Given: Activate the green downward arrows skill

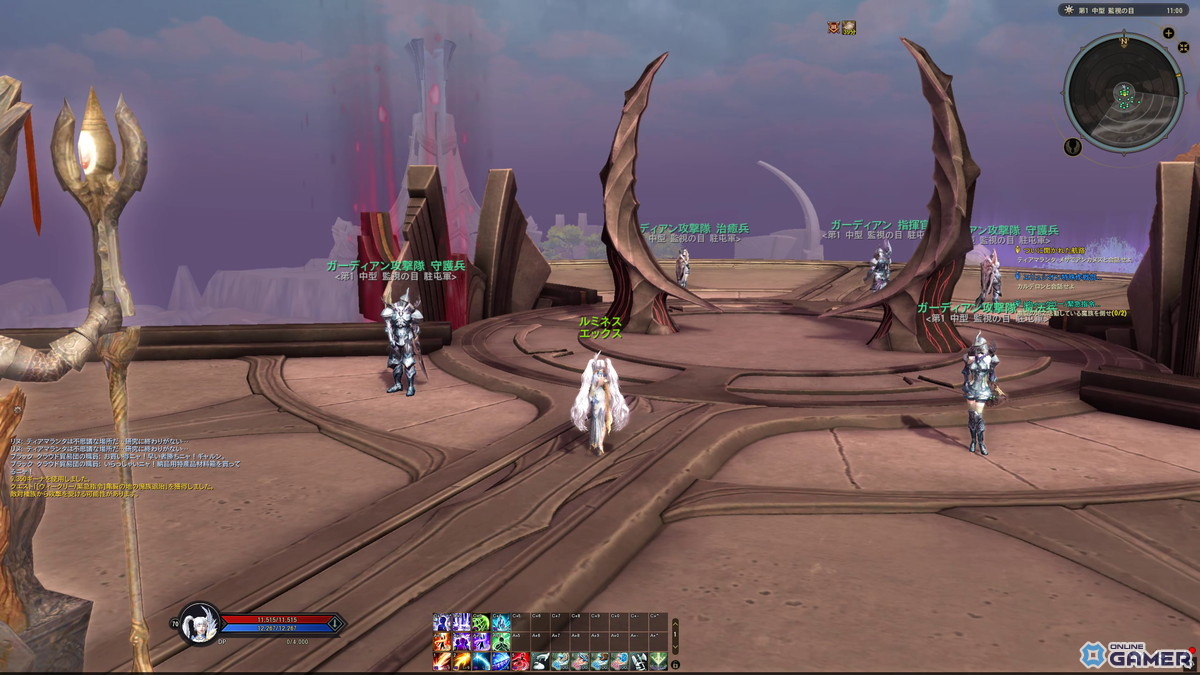Looking at the screenshot, I should pyautogui.click(x=658, y=661).
